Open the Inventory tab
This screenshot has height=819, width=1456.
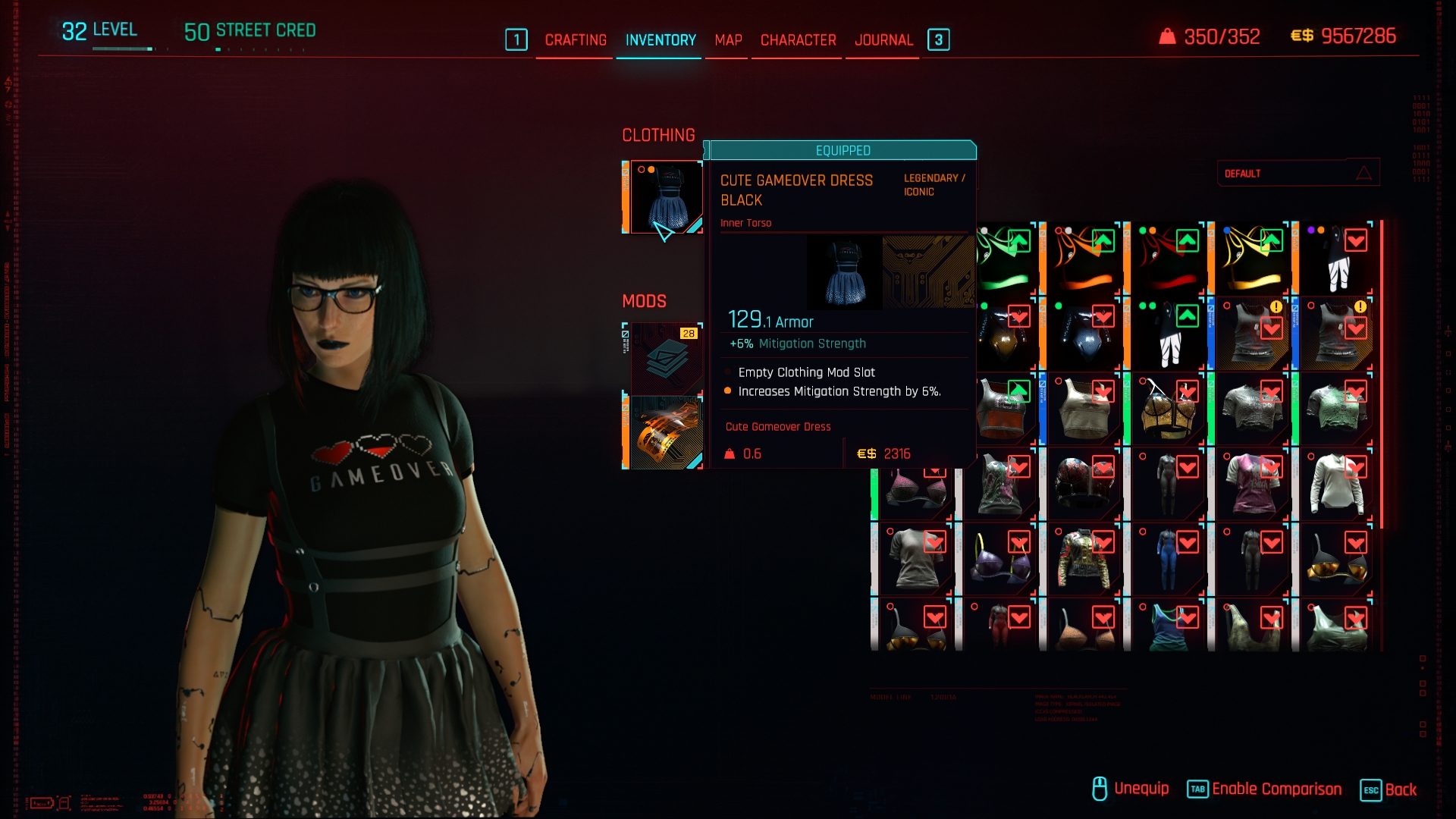pos(661,40)
